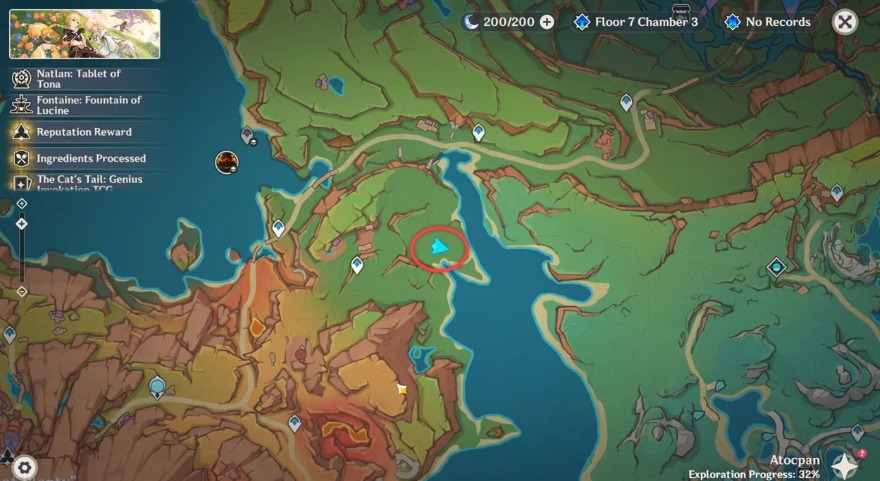Click the map zoom-out button below the slider
Screen dimensions: 880x481
(x=22, y=292)
